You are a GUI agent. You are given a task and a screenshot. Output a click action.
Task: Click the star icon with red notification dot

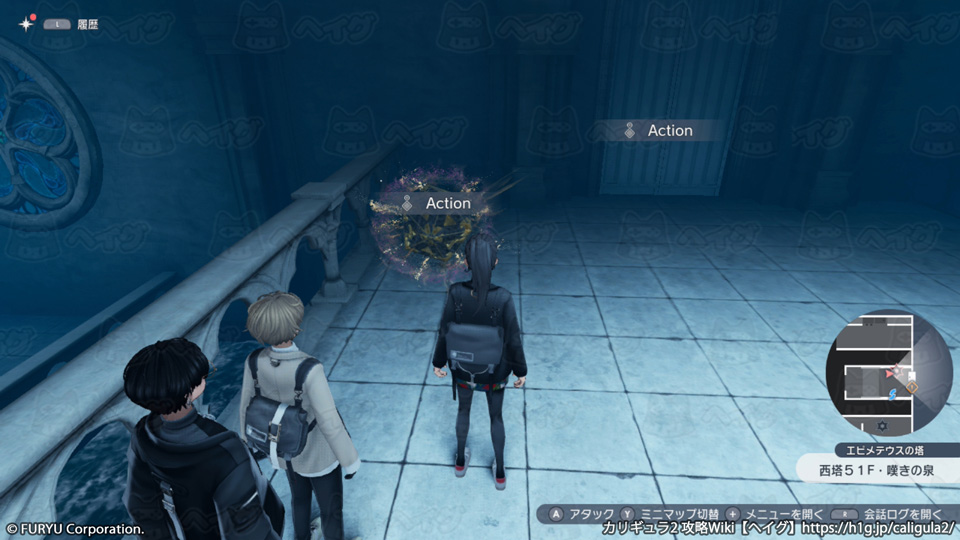point(25,23)
